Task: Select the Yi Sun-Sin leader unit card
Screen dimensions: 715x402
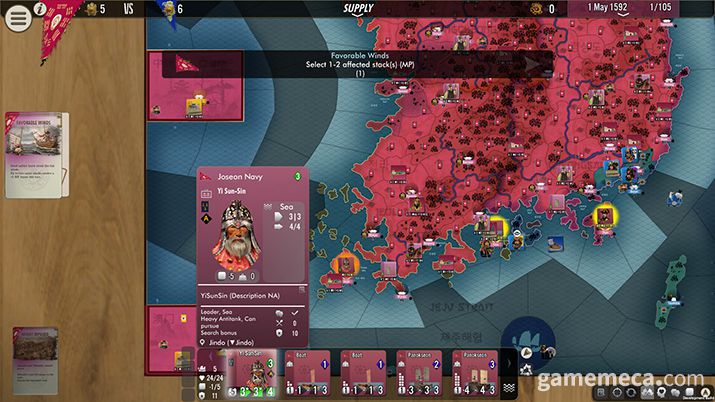Action: point(248,375)
